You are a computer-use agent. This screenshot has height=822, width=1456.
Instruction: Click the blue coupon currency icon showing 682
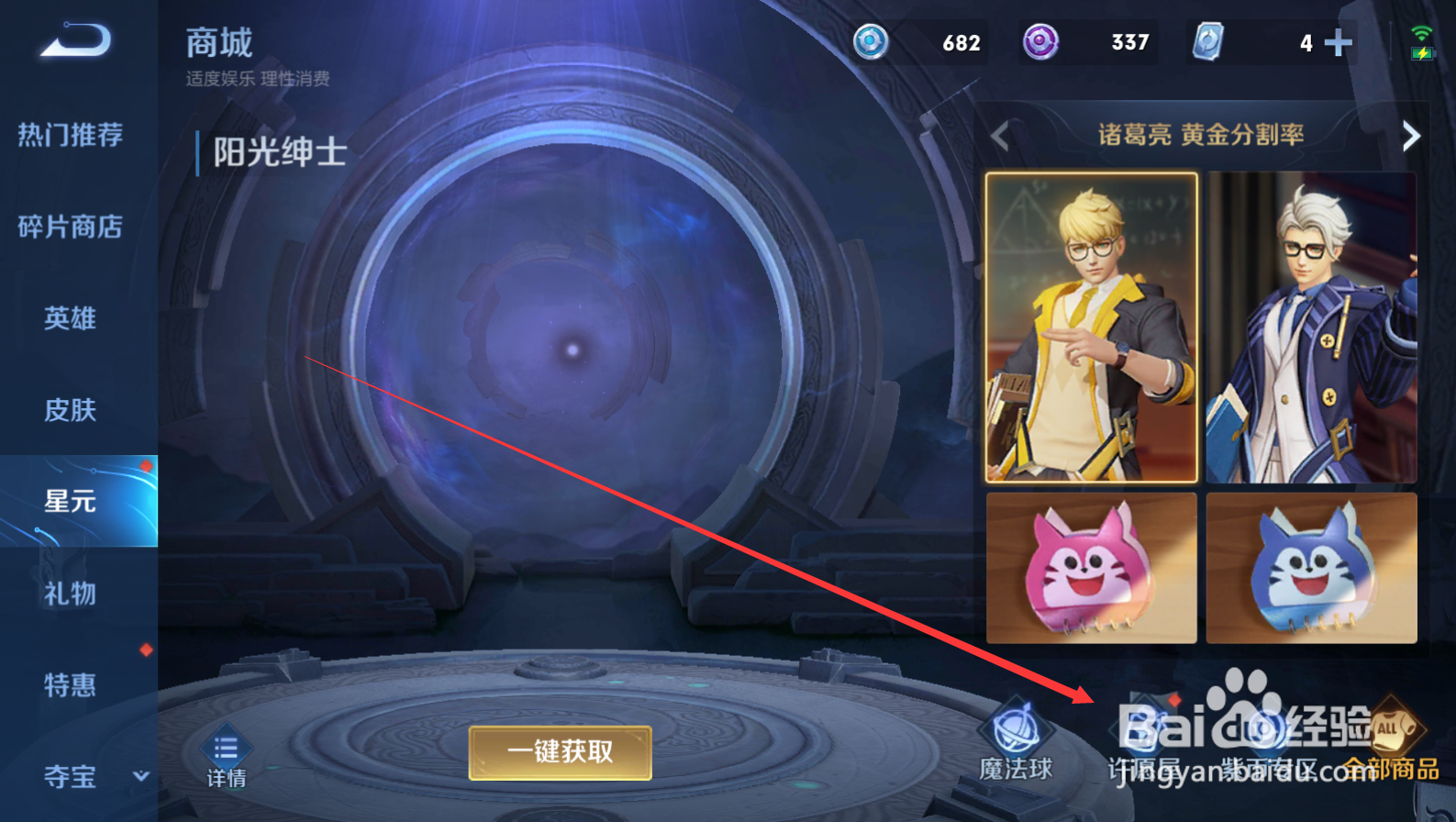(870, 42)
